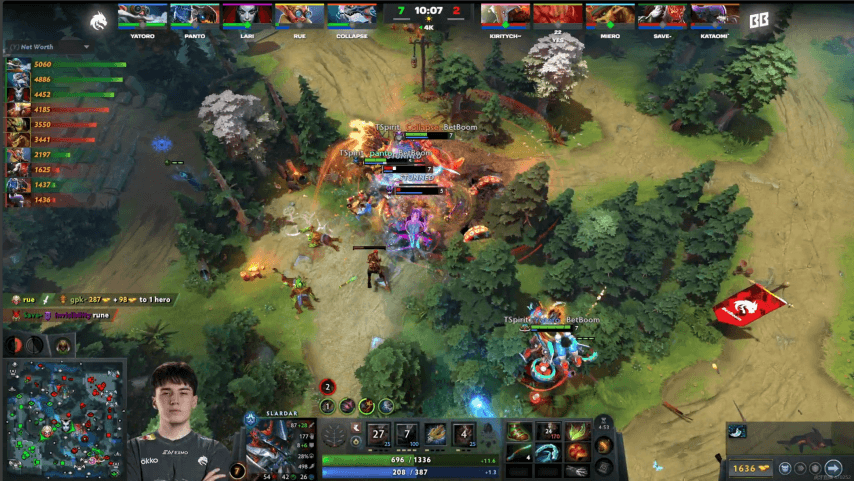Image resolution: width=854 pixels, height=481 pixels.
Task: Click Collapse's hero portrait in top bar
Action: point(353,15)
